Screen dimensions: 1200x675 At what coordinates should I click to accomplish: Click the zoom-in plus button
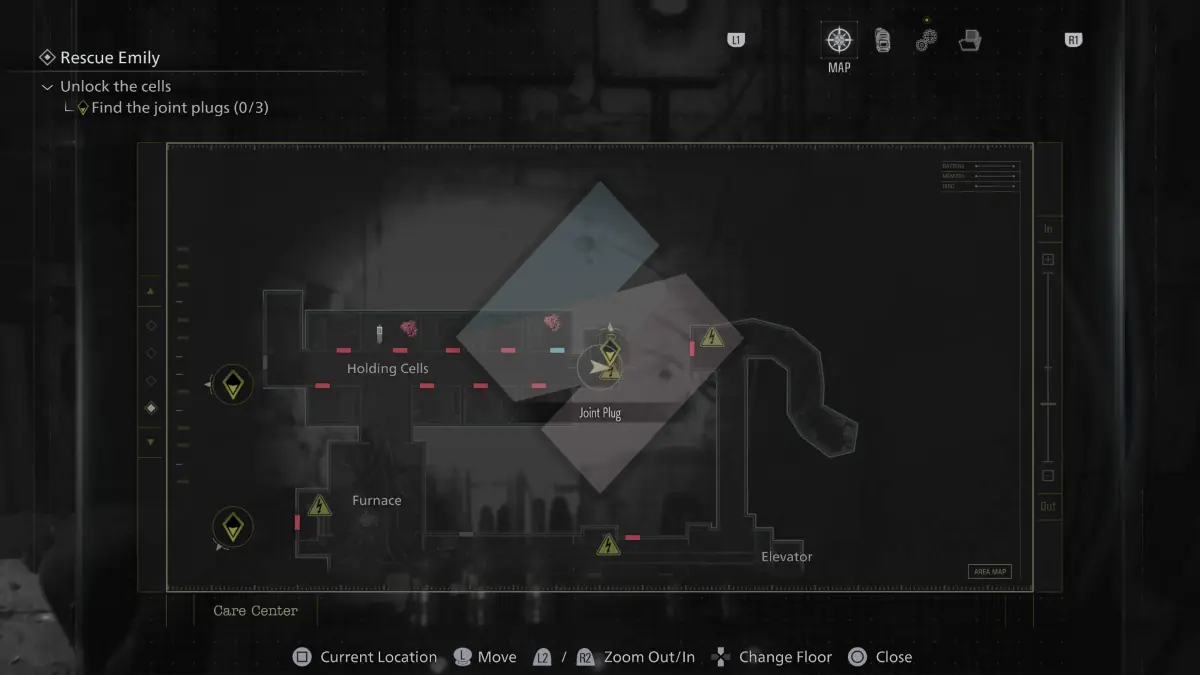pos(1048,260)
